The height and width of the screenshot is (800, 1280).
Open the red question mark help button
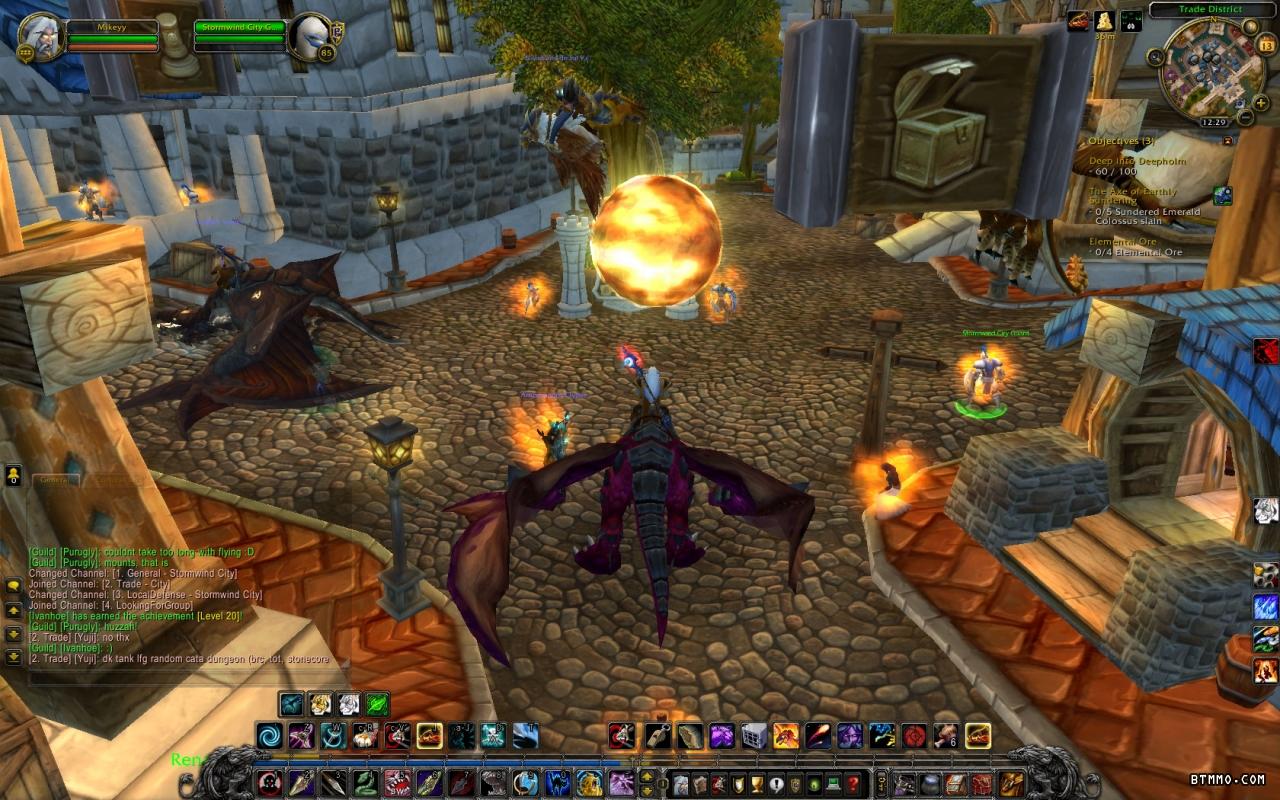(853, 784)
